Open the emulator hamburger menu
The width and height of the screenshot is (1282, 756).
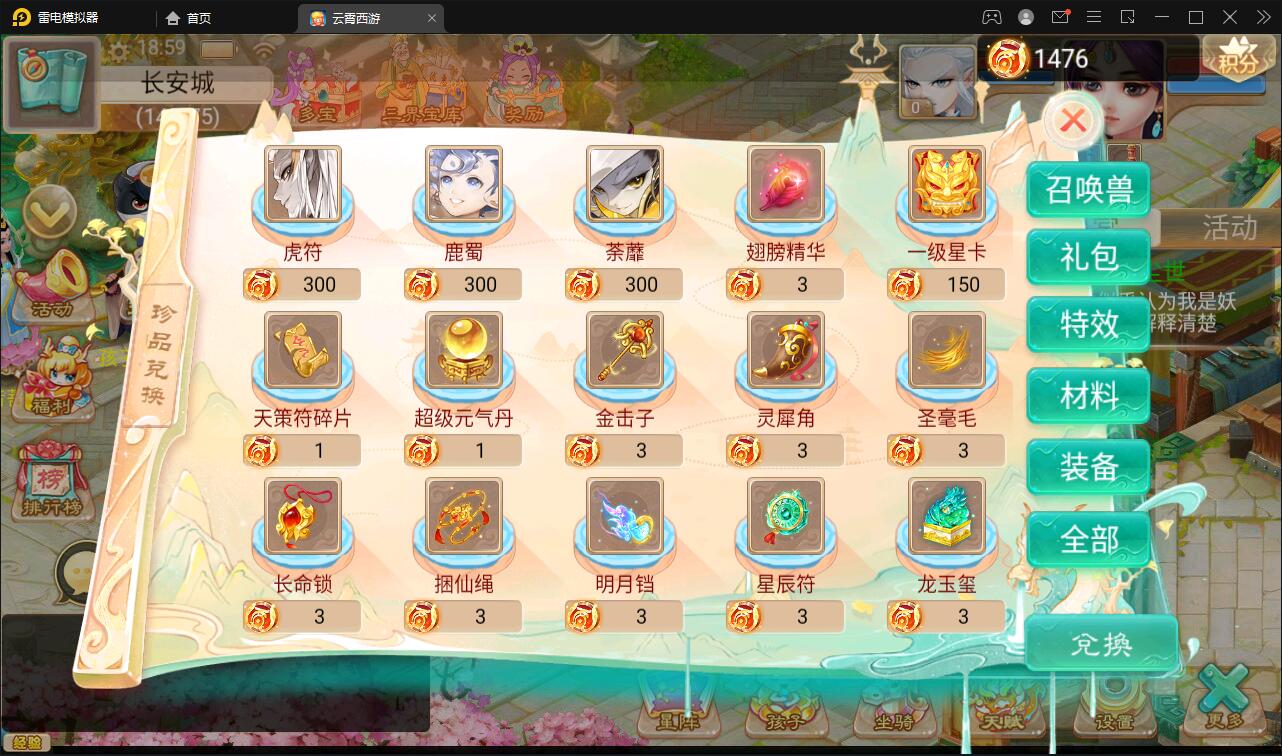click(1095, 17)
